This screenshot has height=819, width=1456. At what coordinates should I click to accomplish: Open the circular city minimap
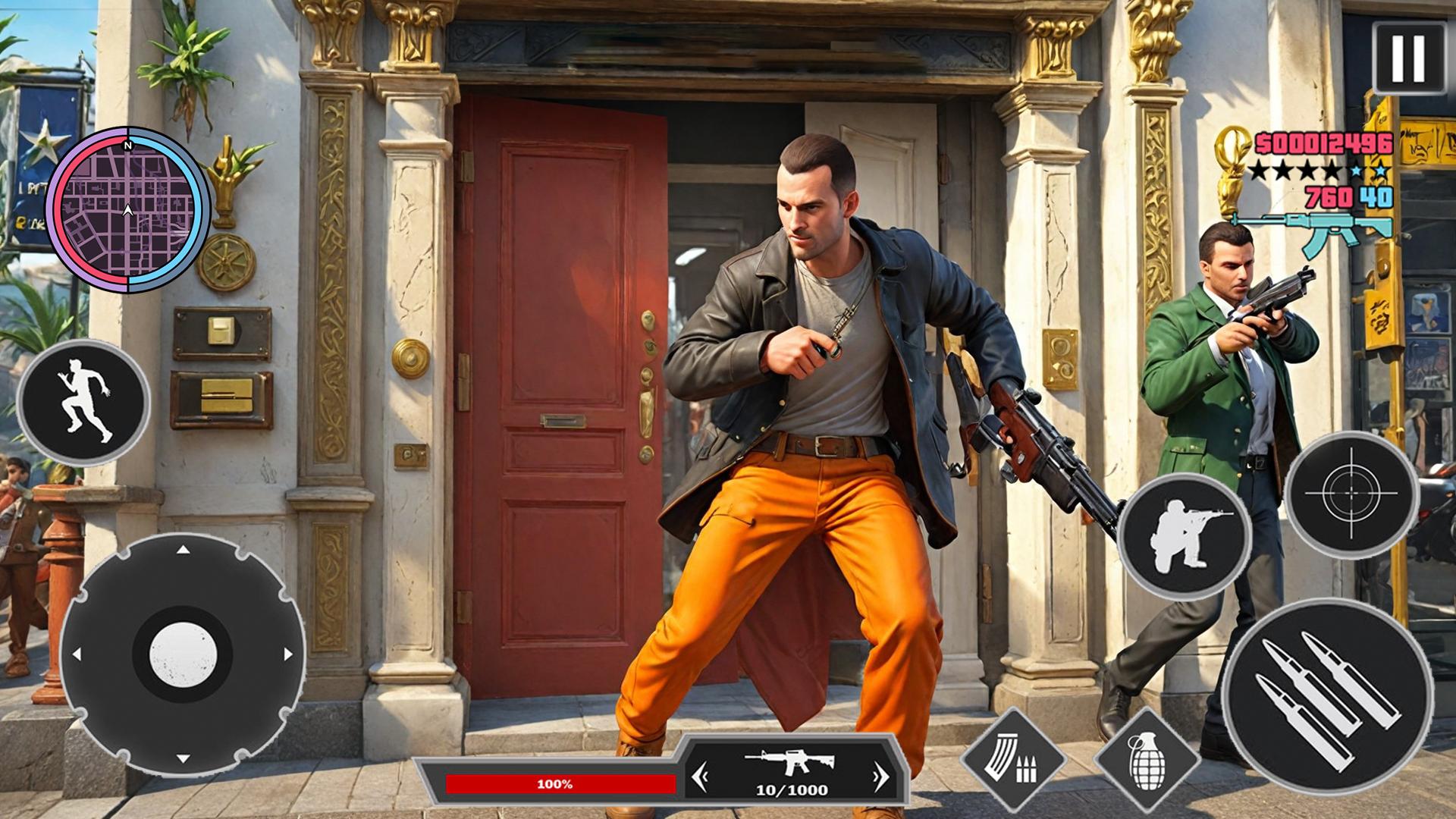tap(128, 210)
